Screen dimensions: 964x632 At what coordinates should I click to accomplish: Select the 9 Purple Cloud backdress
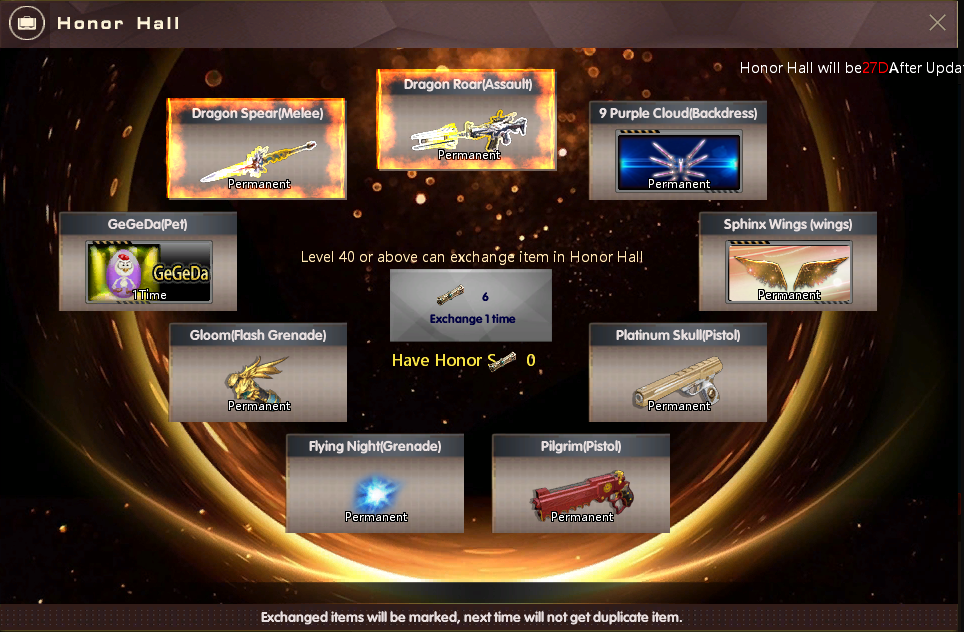coord(678,150)
